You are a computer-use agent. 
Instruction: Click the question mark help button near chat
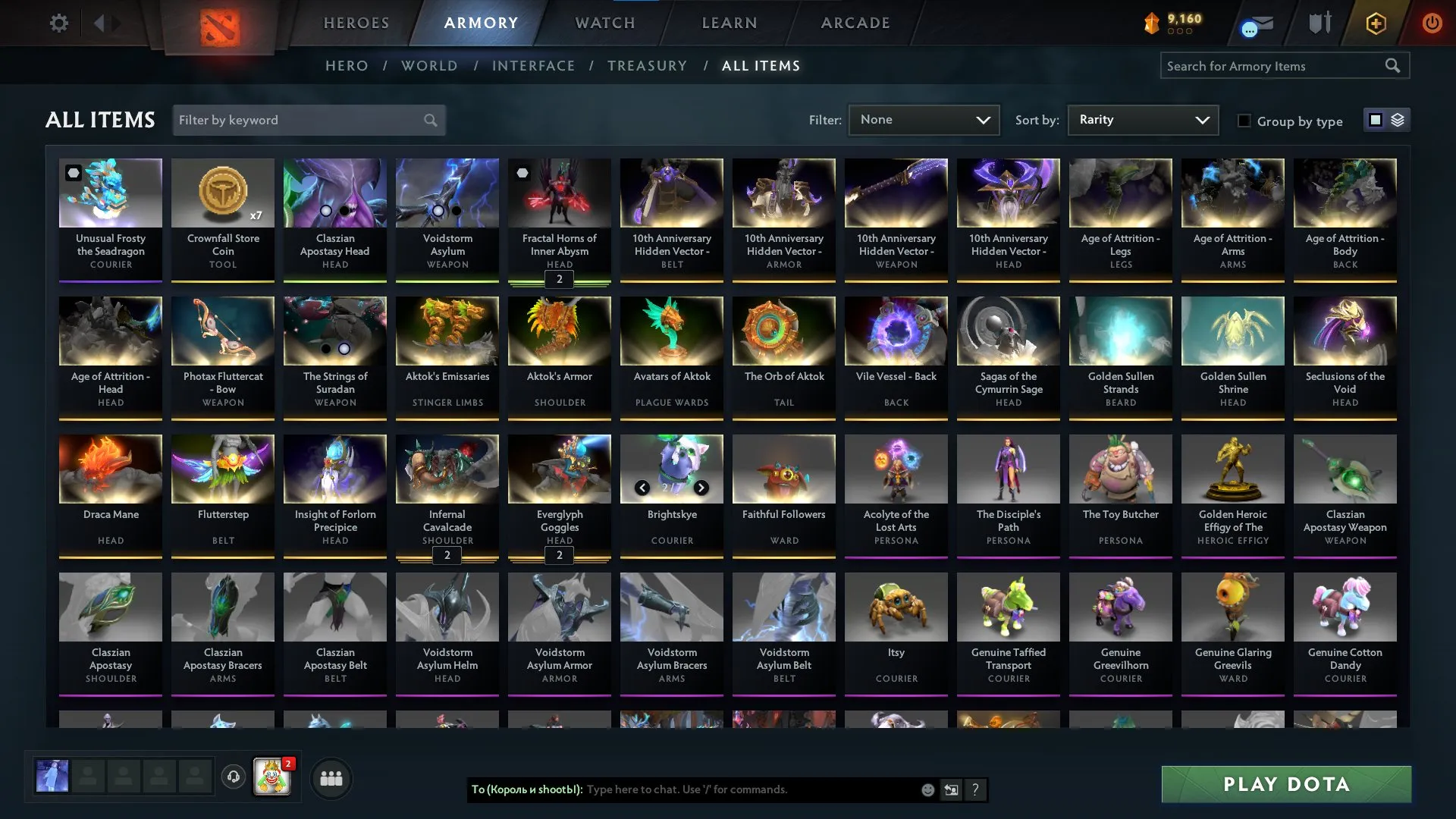974,789
